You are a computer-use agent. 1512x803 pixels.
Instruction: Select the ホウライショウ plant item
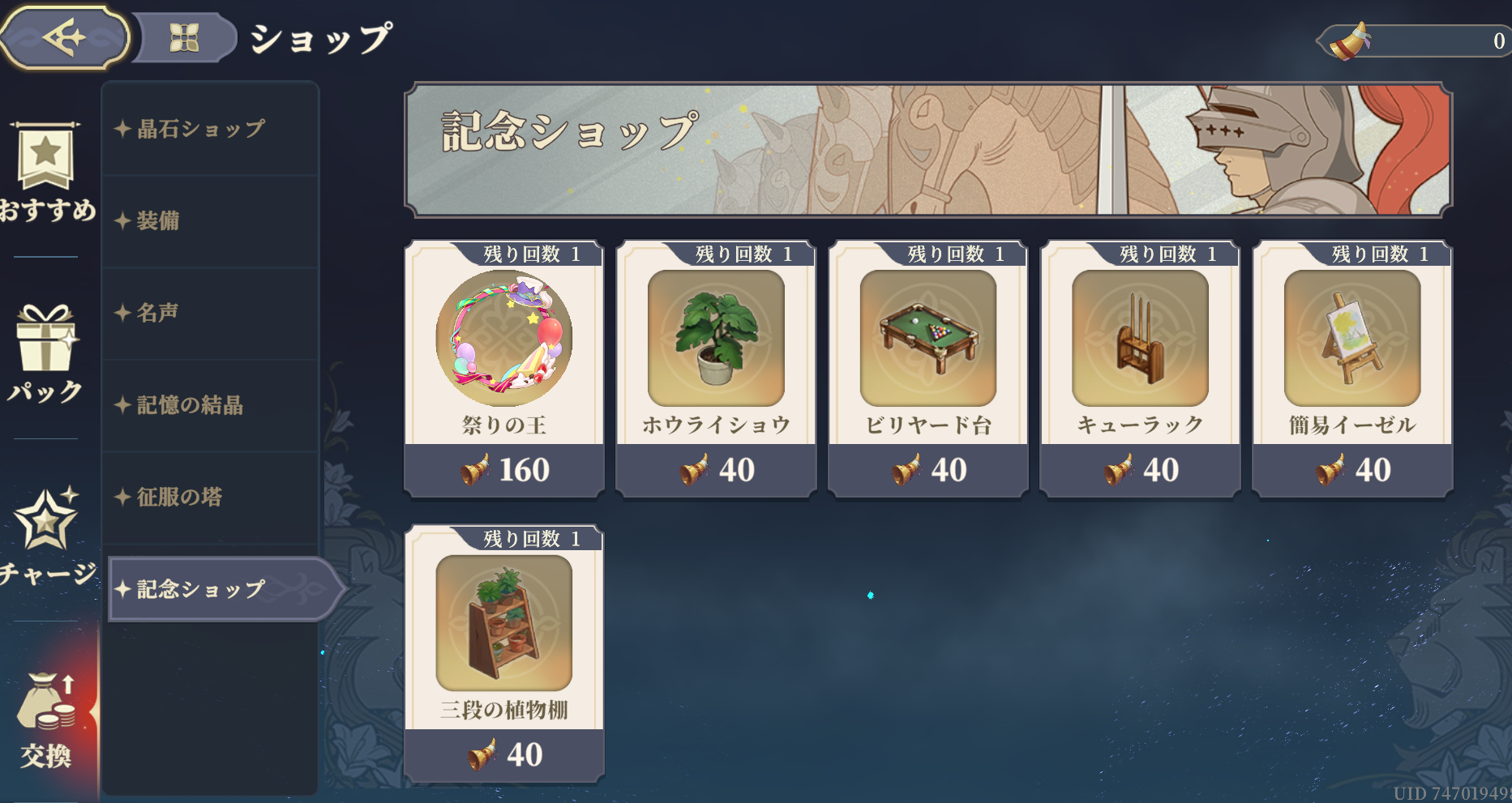click(716, 369)
